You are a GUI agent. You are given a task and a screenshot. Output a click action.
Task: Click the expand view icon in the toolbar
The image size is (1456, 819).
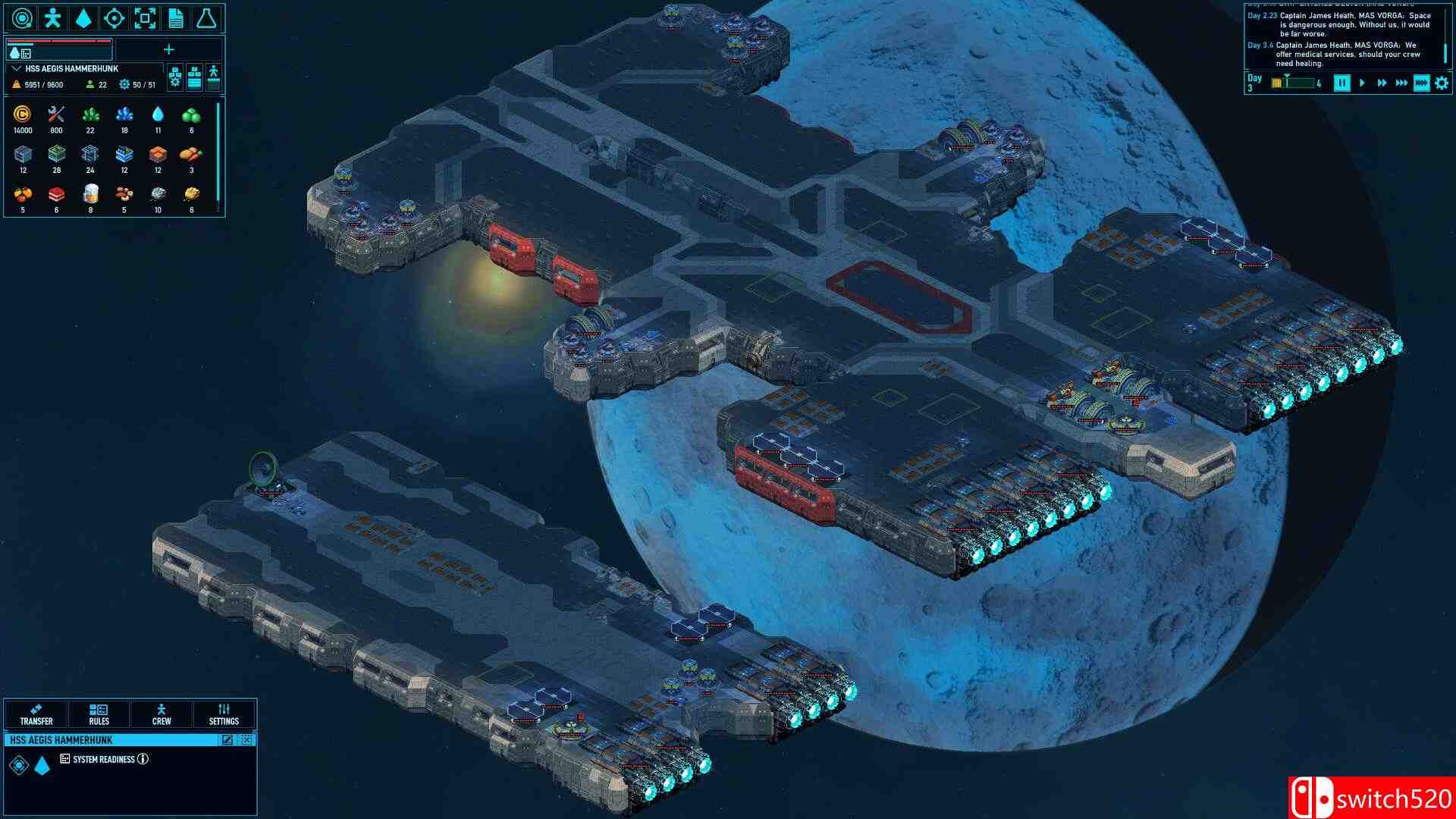(145, 17)
